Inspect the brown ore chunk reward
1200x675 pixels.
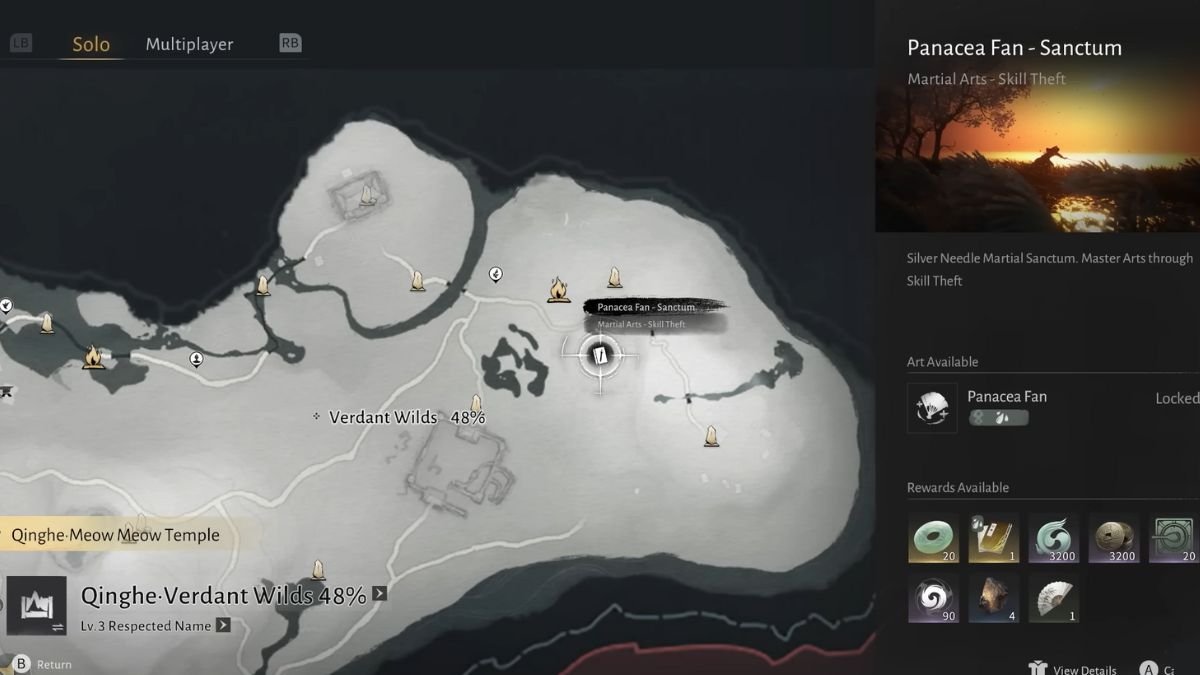click(993, 598)
